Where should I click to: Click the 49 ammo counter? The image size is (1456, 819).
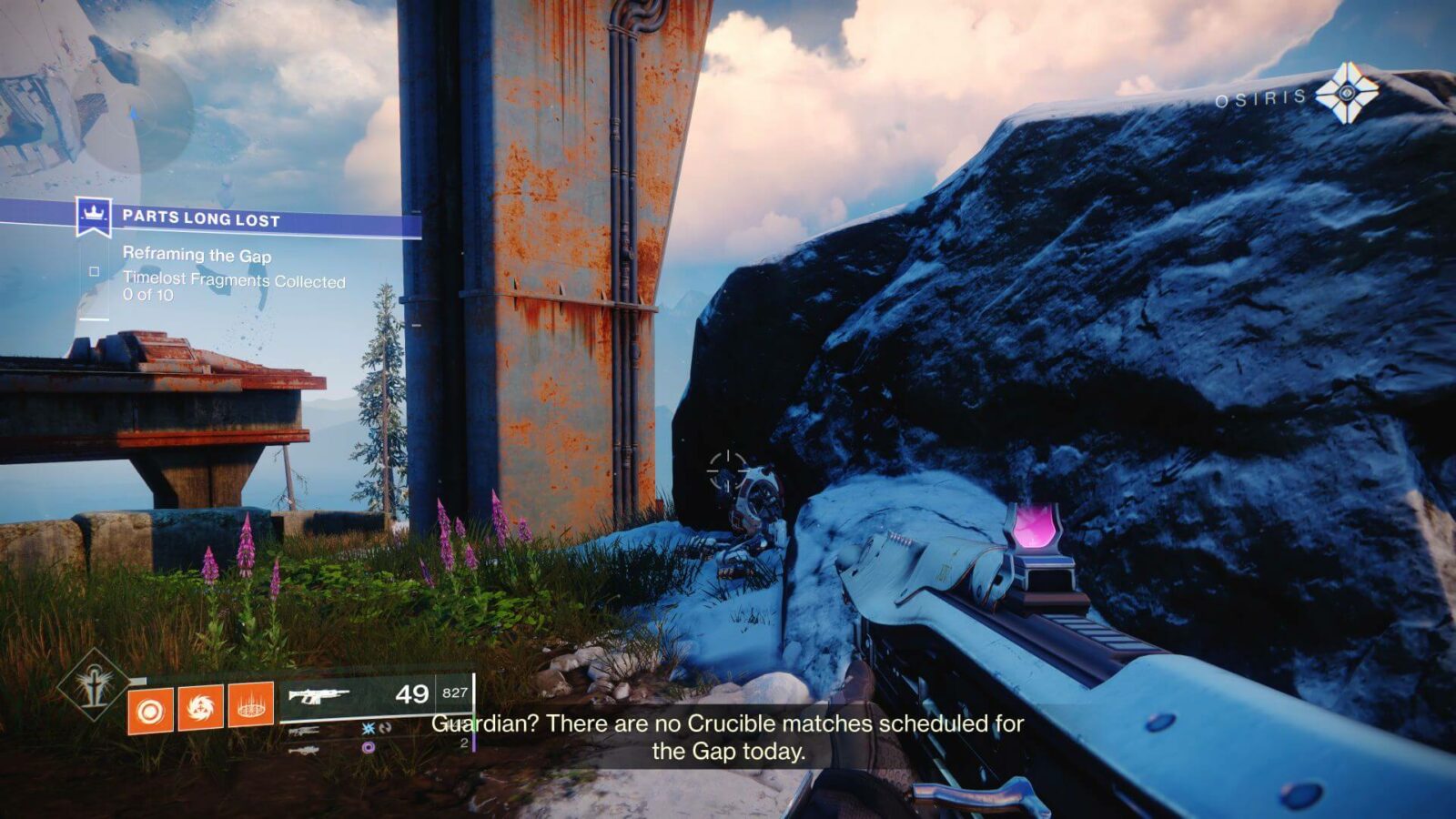tap(413, 694)
